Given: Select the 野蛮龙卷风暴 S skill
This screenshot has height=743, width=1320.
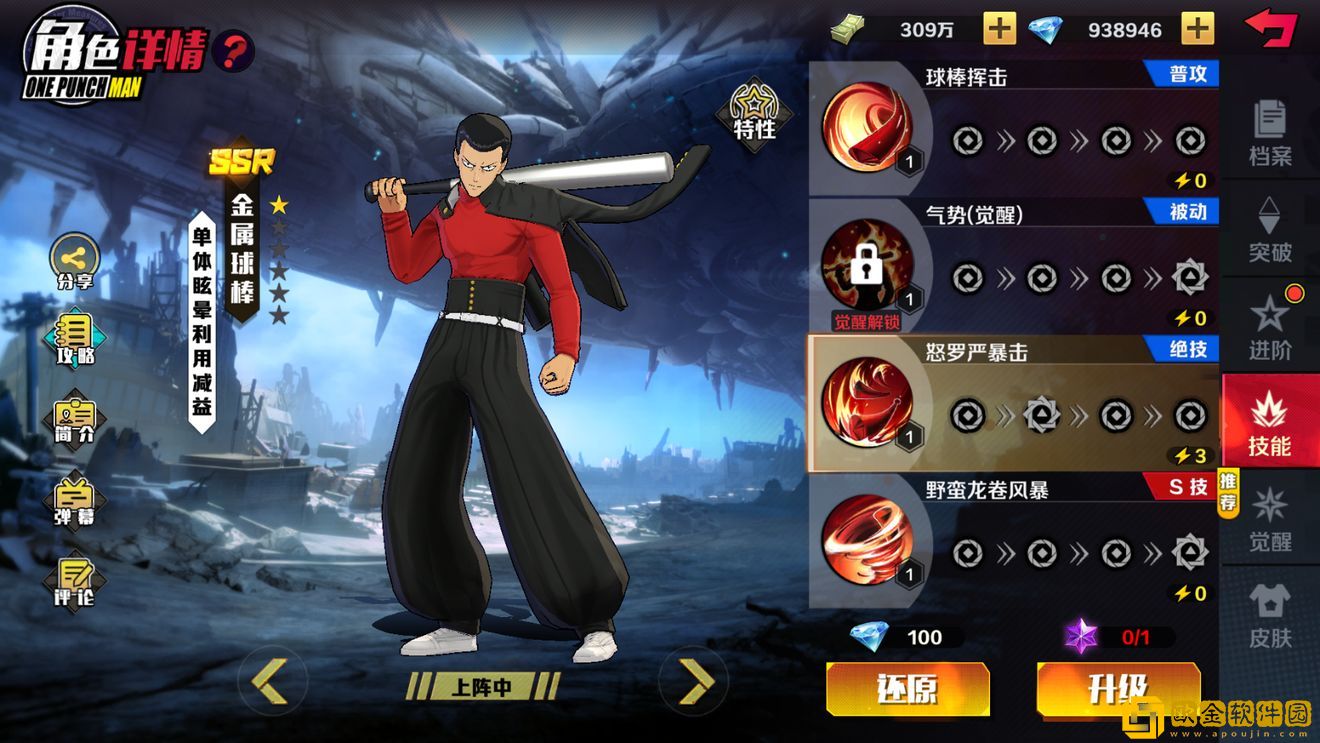Looking at the screenshot, I should click(866, 541).
